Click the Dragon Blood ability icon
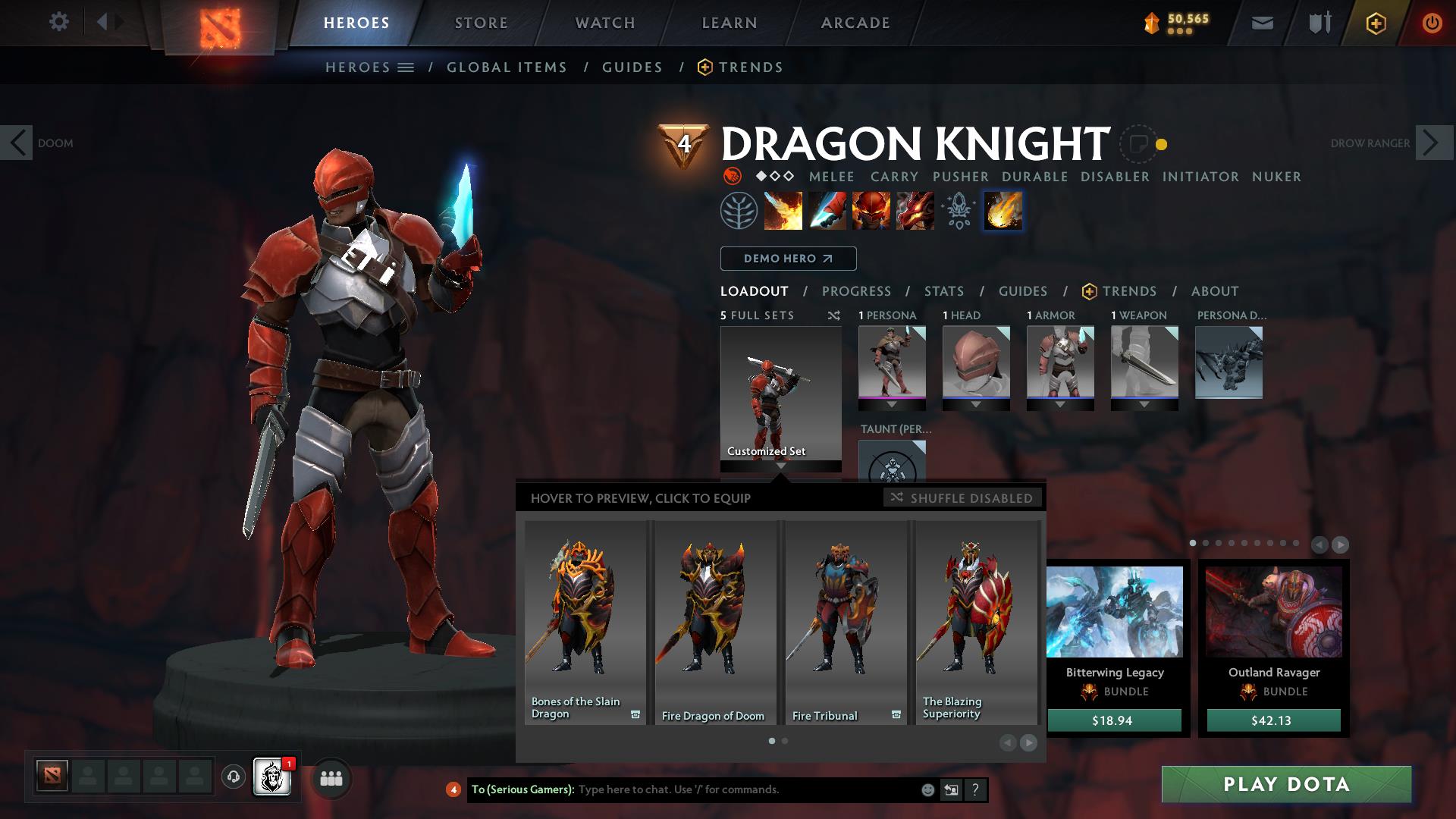 871,211
